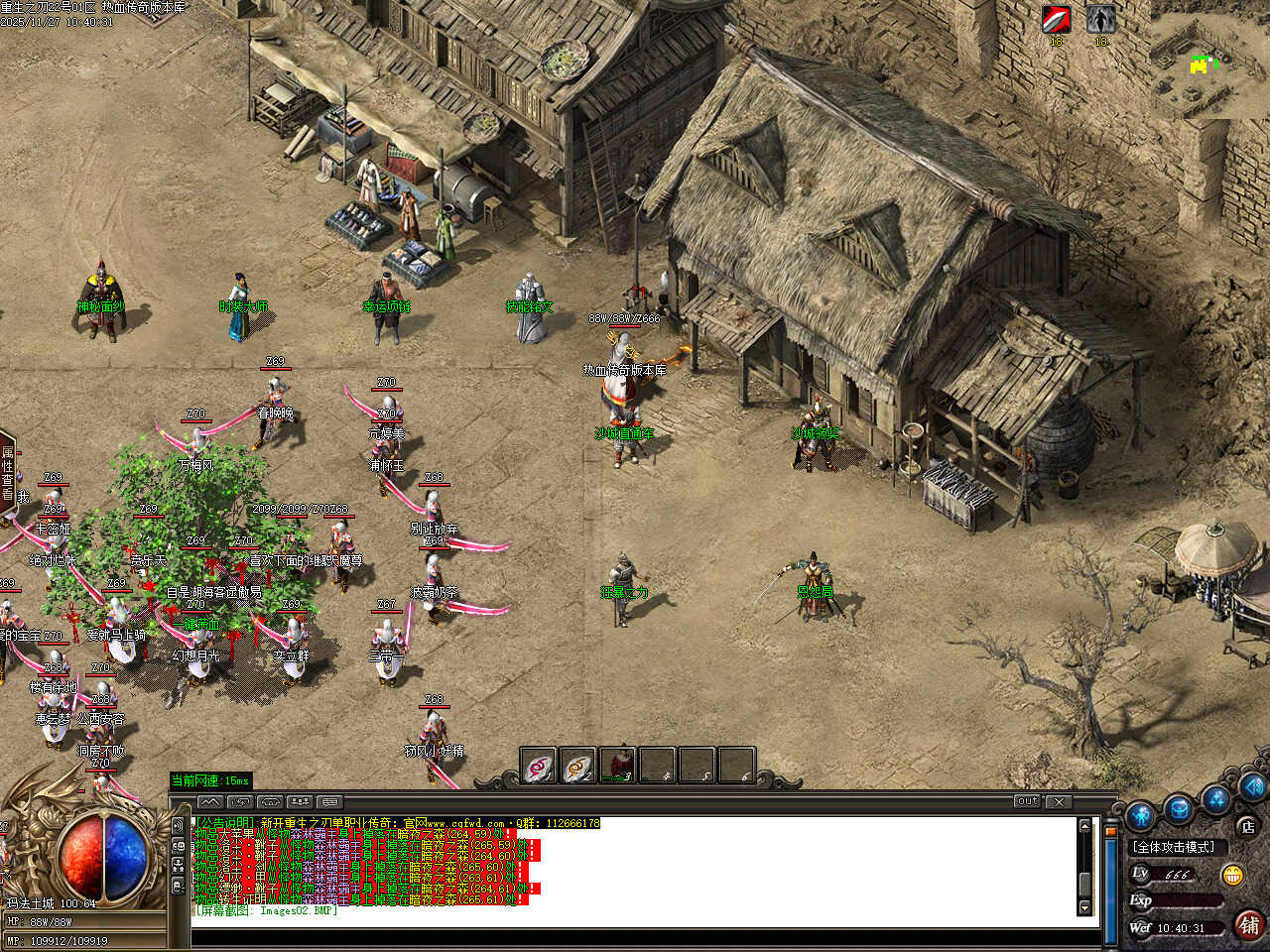1270x952 pixels.
Task: Open the character panel with the blue figure button
Action: [x=1140, y=815]
